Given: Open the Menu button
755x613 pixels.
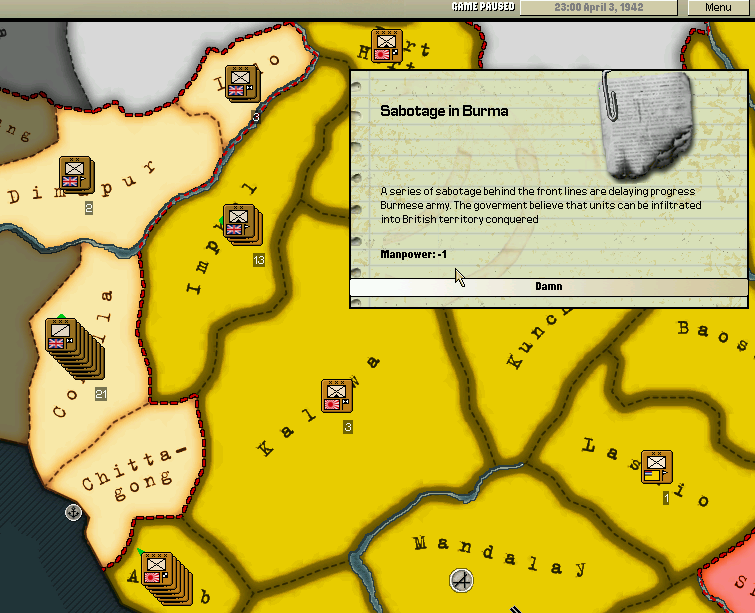Looking at the screenshot, I should (x=717, y=7).
